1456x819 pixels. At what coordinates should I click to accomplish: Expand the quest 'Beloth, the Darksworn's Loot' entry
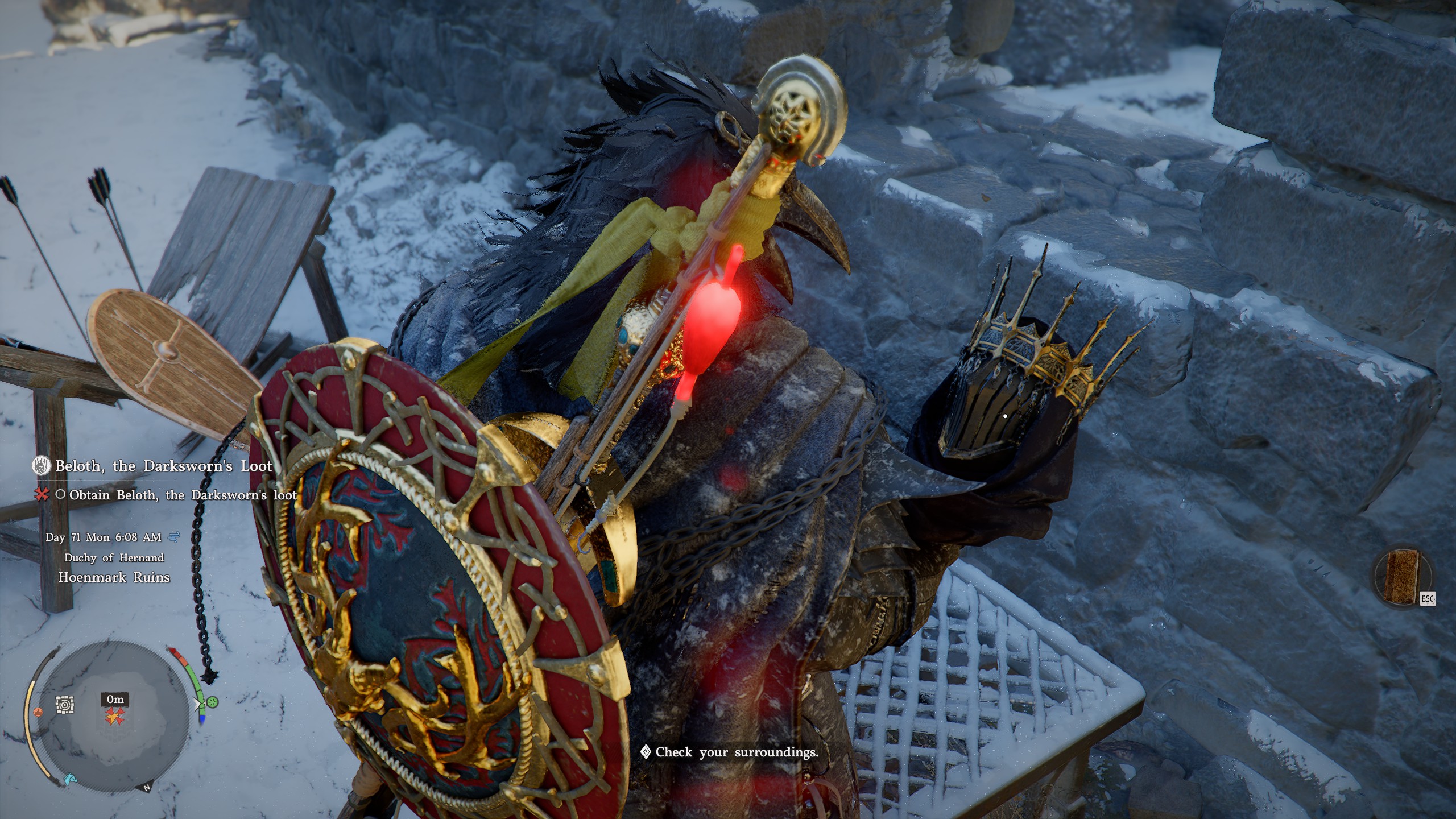(x=162, y=466)
